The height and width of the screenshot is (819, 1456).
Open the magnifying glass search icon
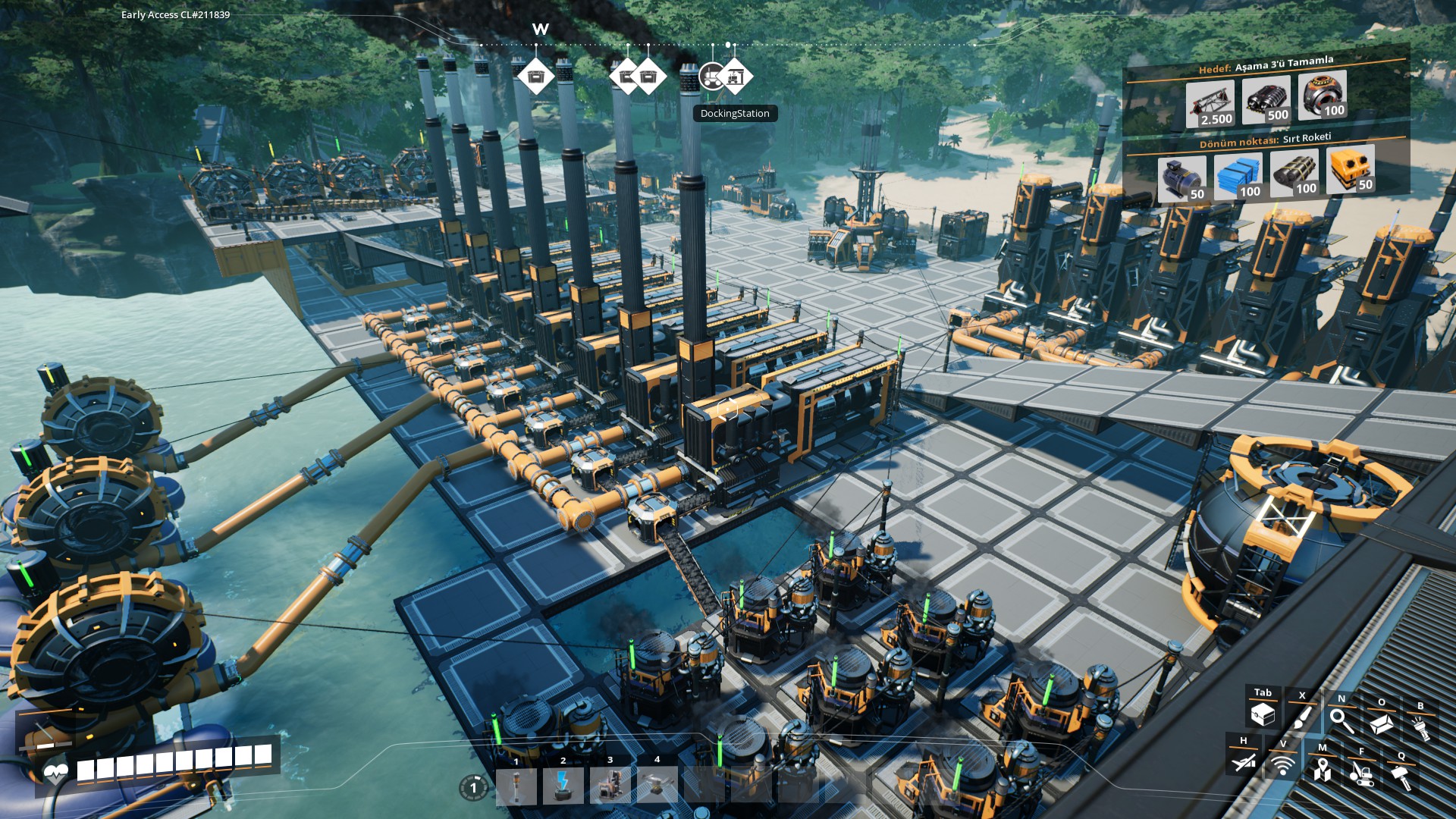pyautogui.click(x=1341, y=720)
